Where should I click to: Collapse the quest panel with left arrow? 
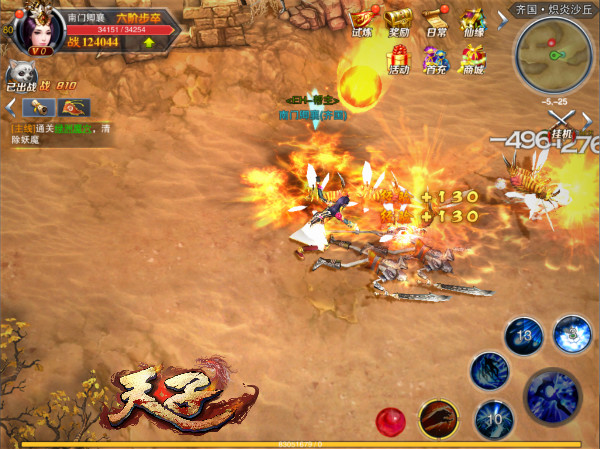tap(9, 106)
